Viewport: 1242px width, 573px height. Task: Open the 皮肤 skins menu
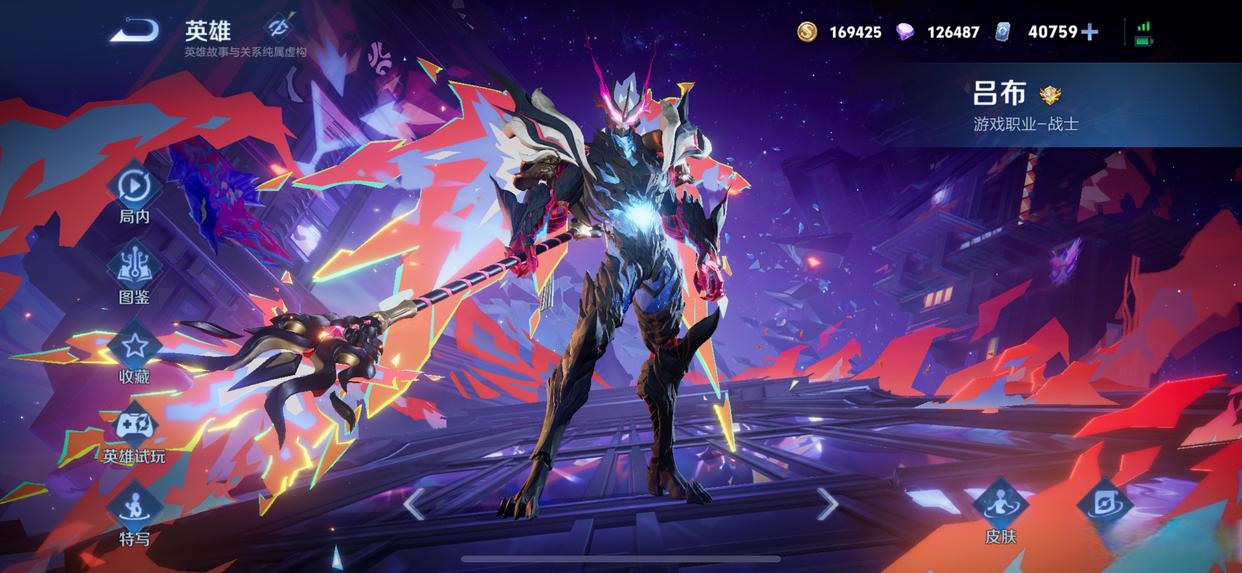point(1000,504)
